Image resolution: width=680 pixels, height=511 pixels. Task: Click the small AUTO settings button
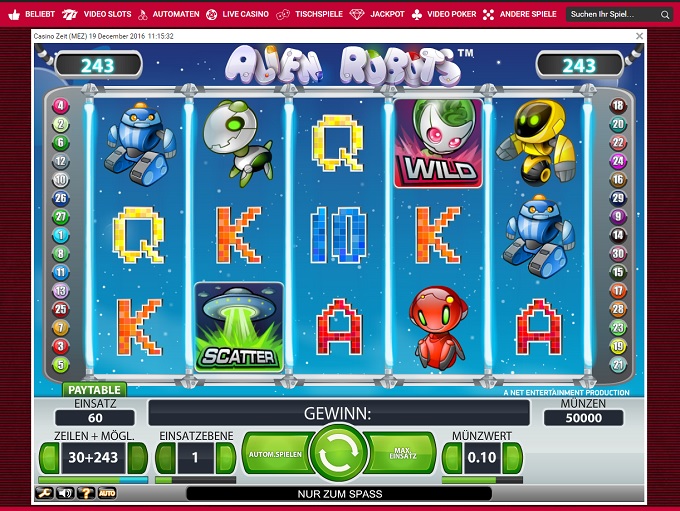(x=106, y=493)
